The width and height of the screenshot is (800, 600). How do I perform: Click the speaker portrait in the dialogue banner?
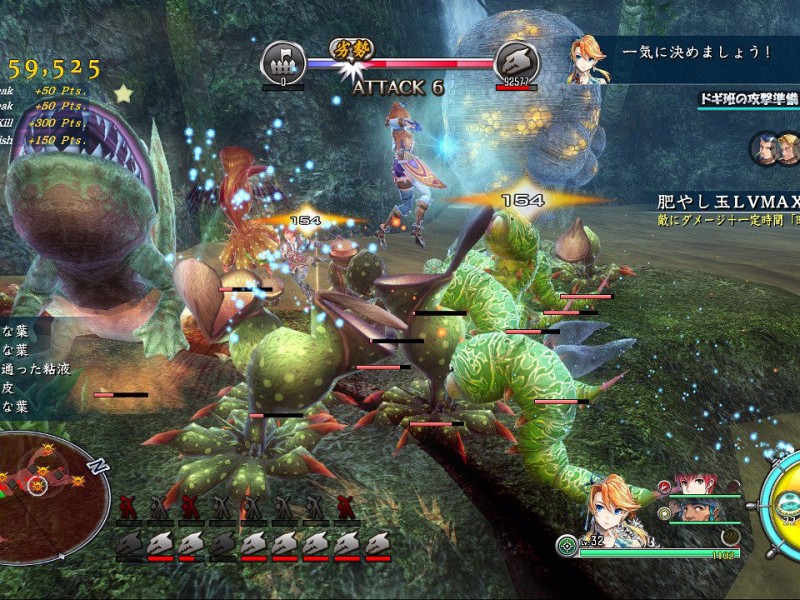586,59
